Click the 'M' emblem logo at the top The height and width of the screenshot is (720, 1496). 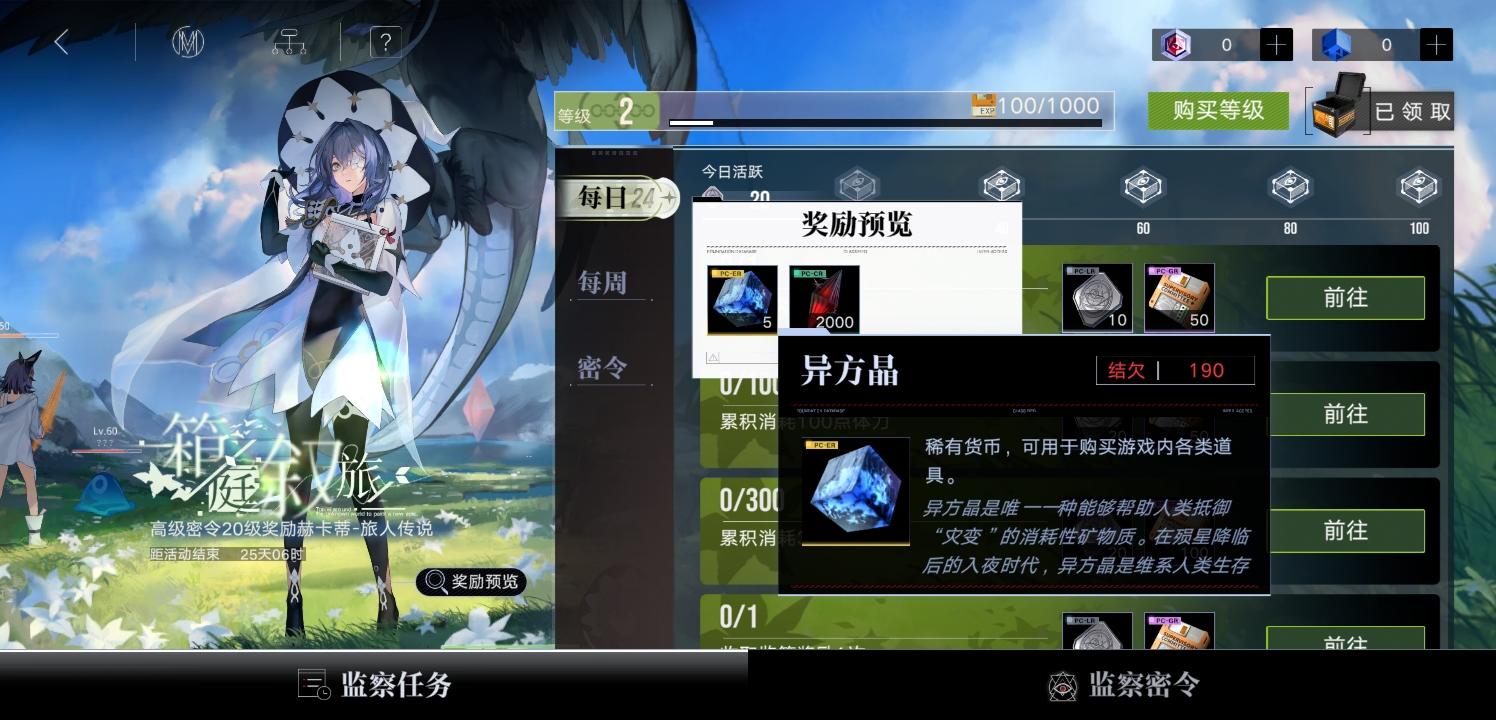click(x=186, y=42)
